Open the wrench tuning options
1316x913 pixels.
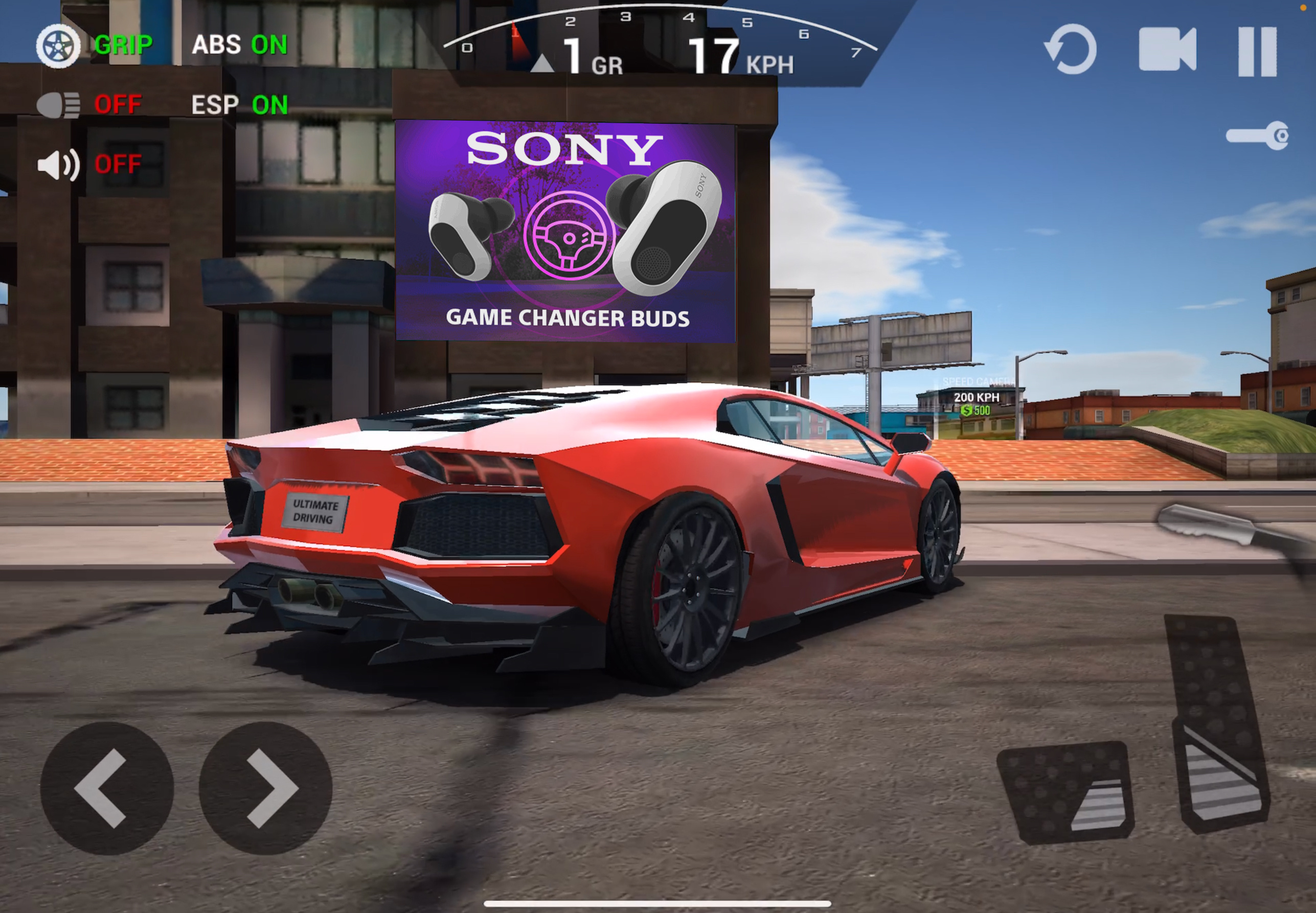[1257, 136]
